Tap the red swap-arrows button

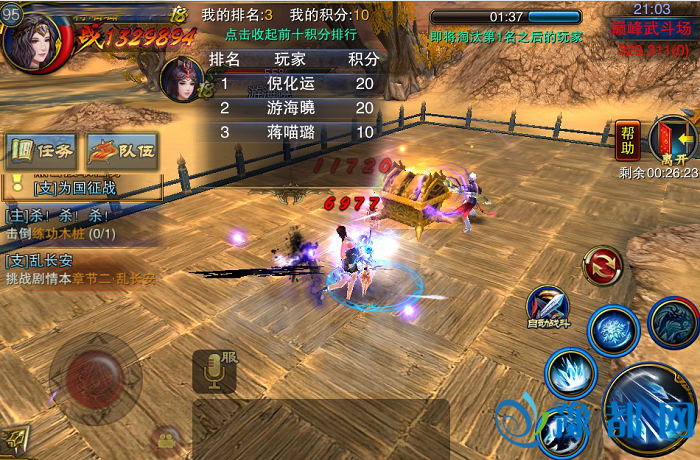(x=603, y=265)
